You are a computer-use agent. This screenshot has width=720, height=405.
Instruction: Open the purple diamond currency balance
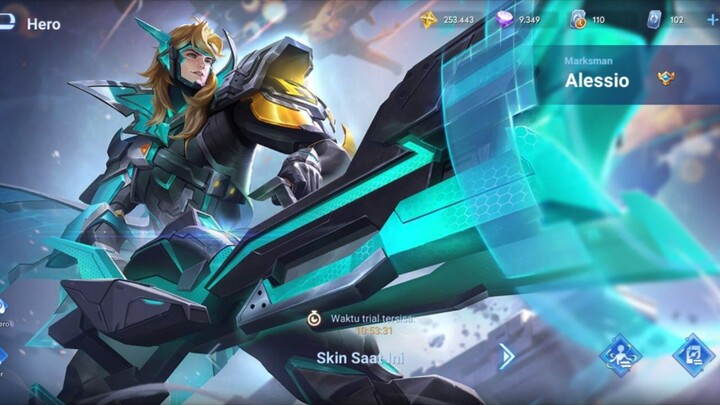click(519, 19)
